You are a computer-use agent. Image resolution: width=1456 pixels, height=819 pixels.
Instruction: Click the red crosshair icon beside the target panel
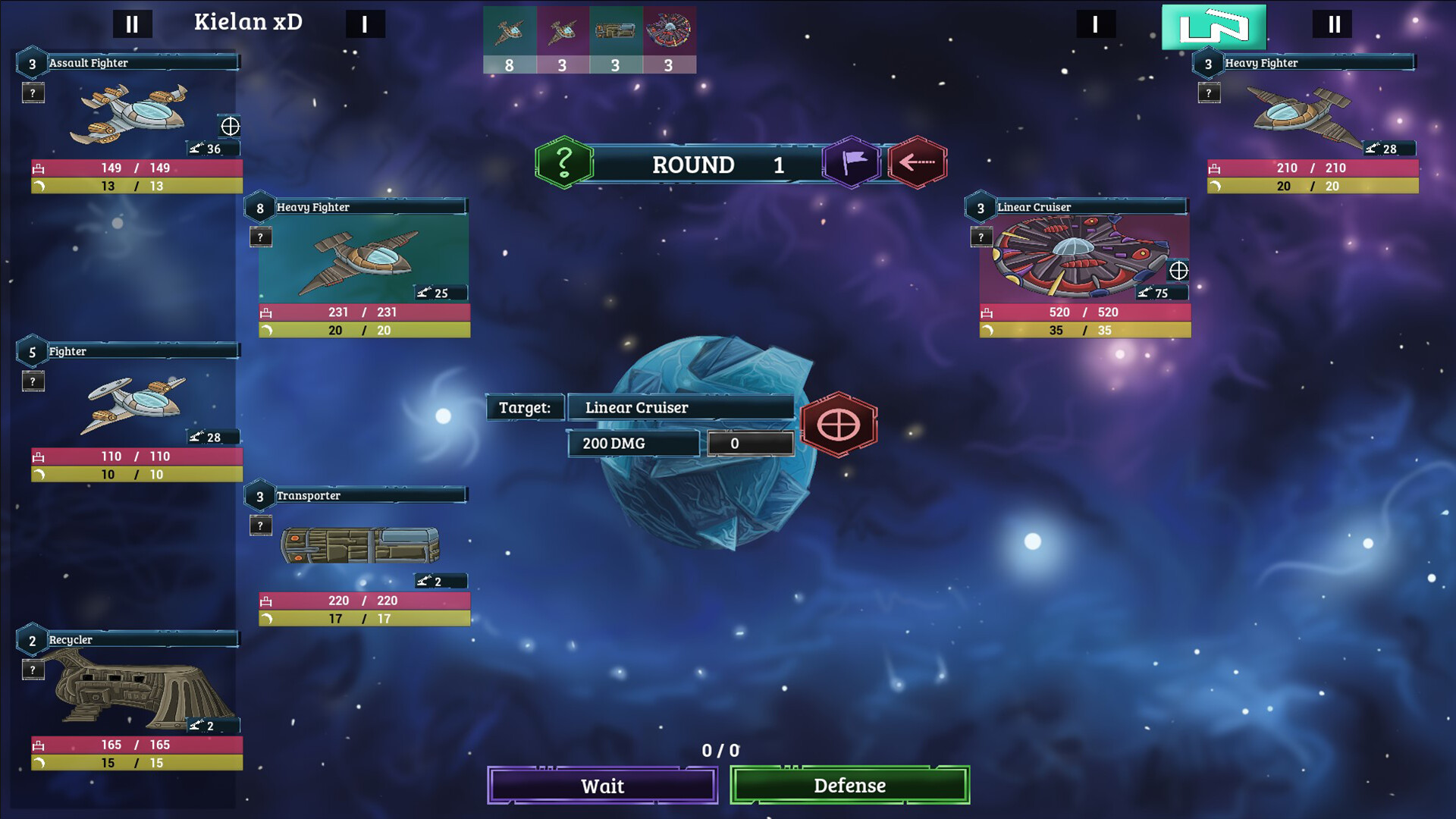[838, 424]
